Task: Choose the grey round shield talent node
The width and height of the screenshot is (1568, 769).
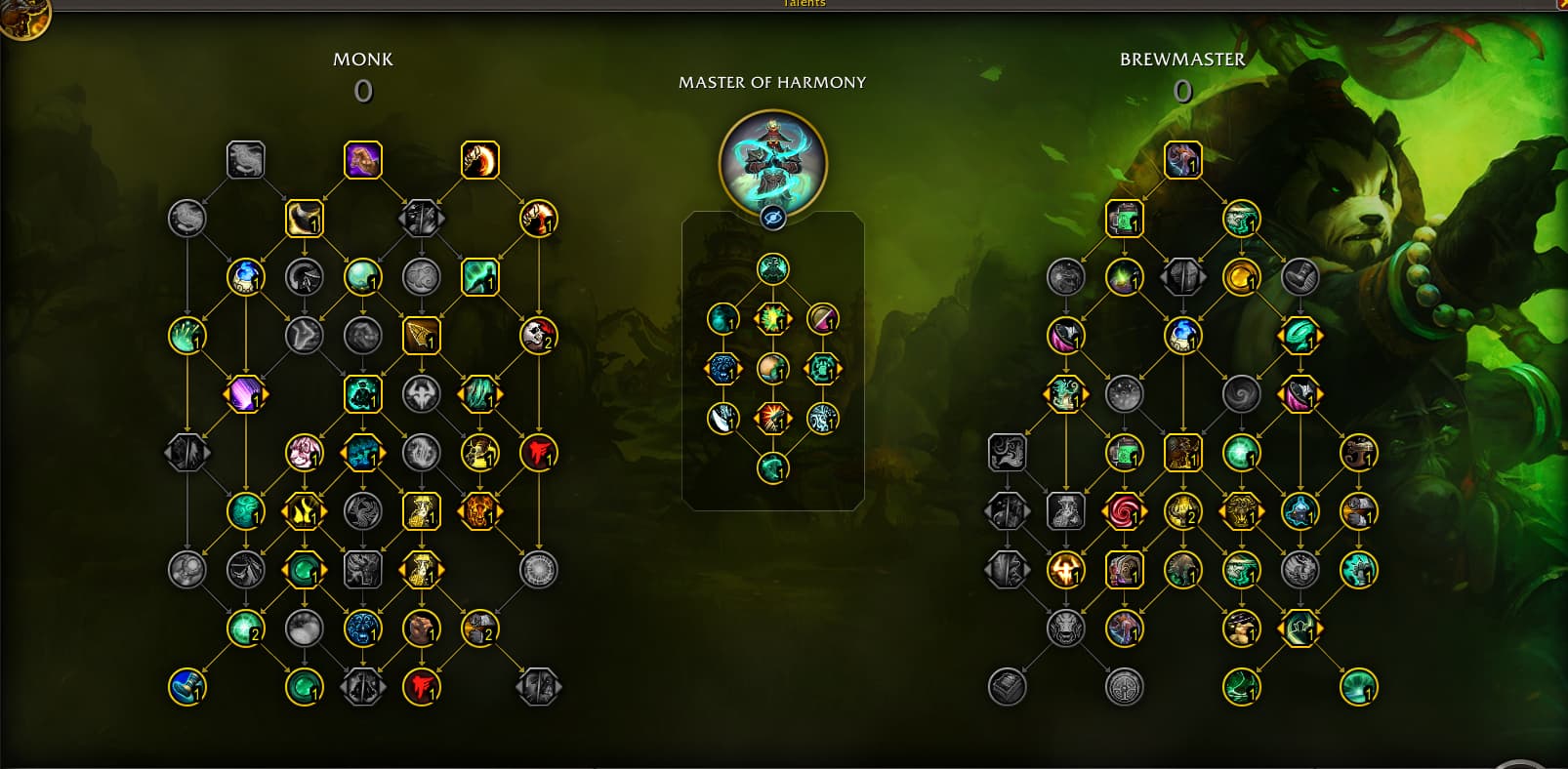Action: click(x=1124, y=687)
